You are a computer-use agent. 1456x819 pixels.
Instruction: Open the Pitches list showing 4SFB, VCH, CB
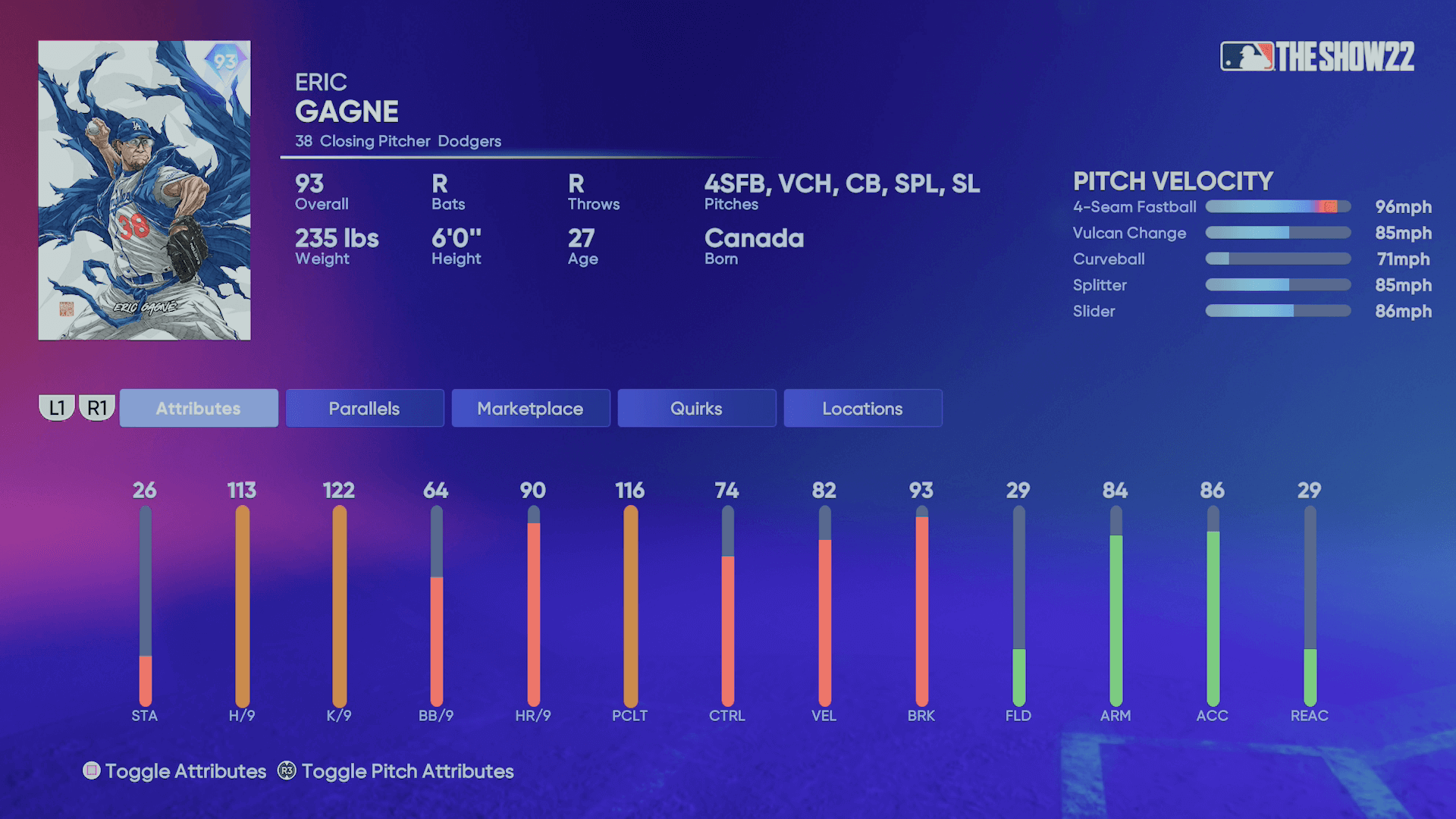(x=842, y=184)
